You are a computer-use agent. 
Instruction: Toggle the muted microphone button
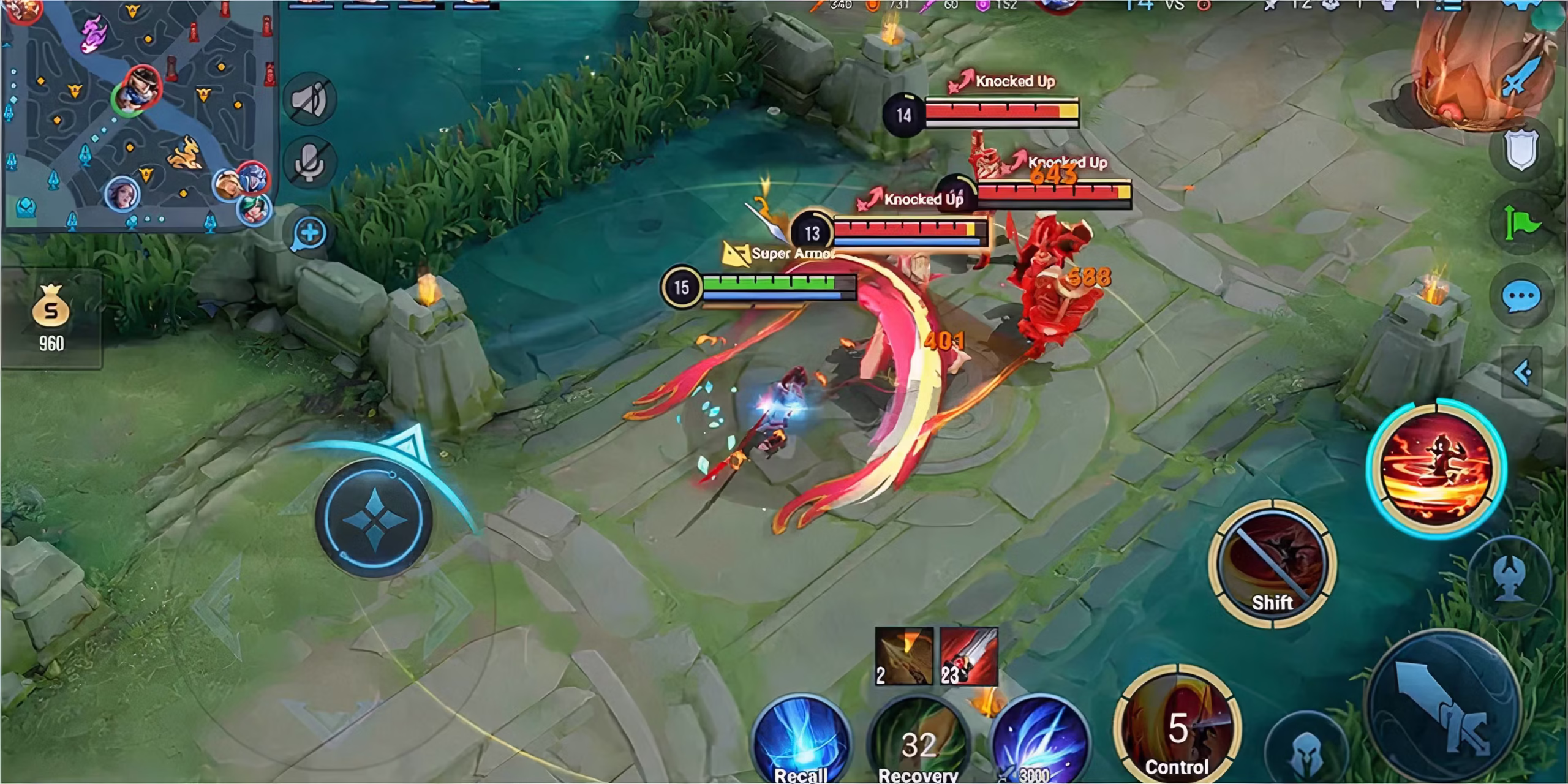point(310,162)
